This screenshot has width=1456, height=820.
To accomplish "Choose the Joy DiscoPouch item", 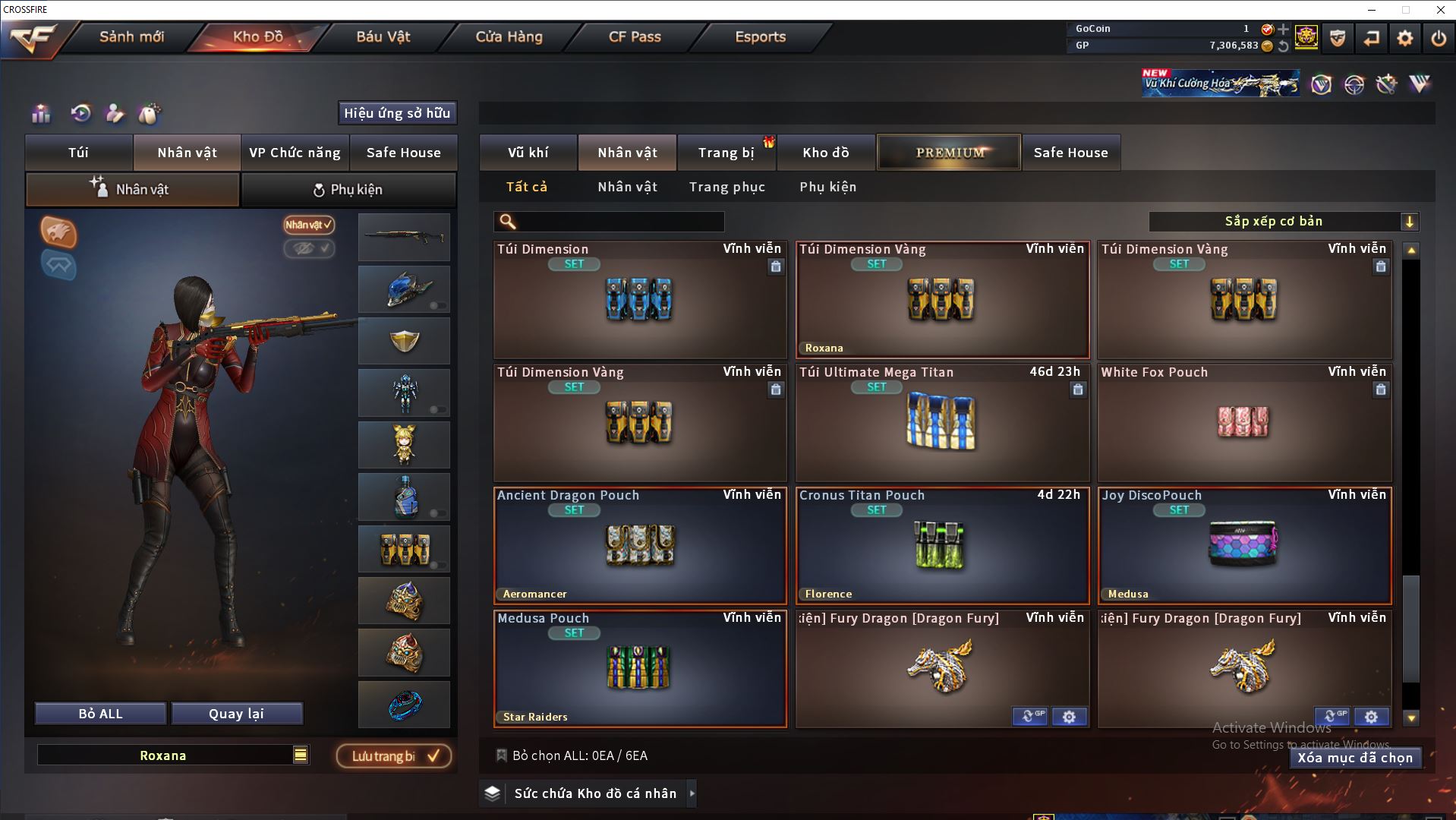I will 1243,545.
